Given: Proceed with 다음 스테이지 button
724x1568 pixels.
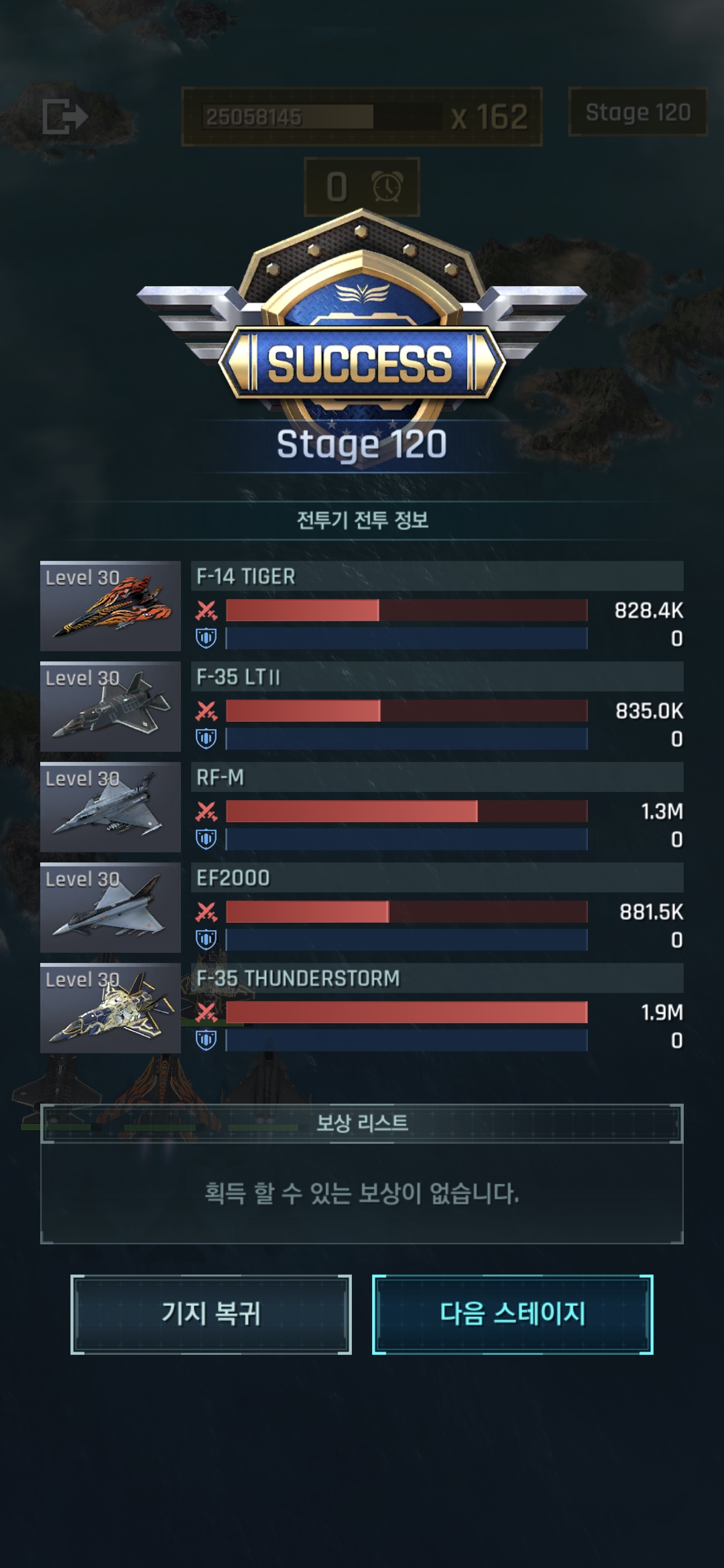Looking at the screenshot, I should coord(513,1314).
